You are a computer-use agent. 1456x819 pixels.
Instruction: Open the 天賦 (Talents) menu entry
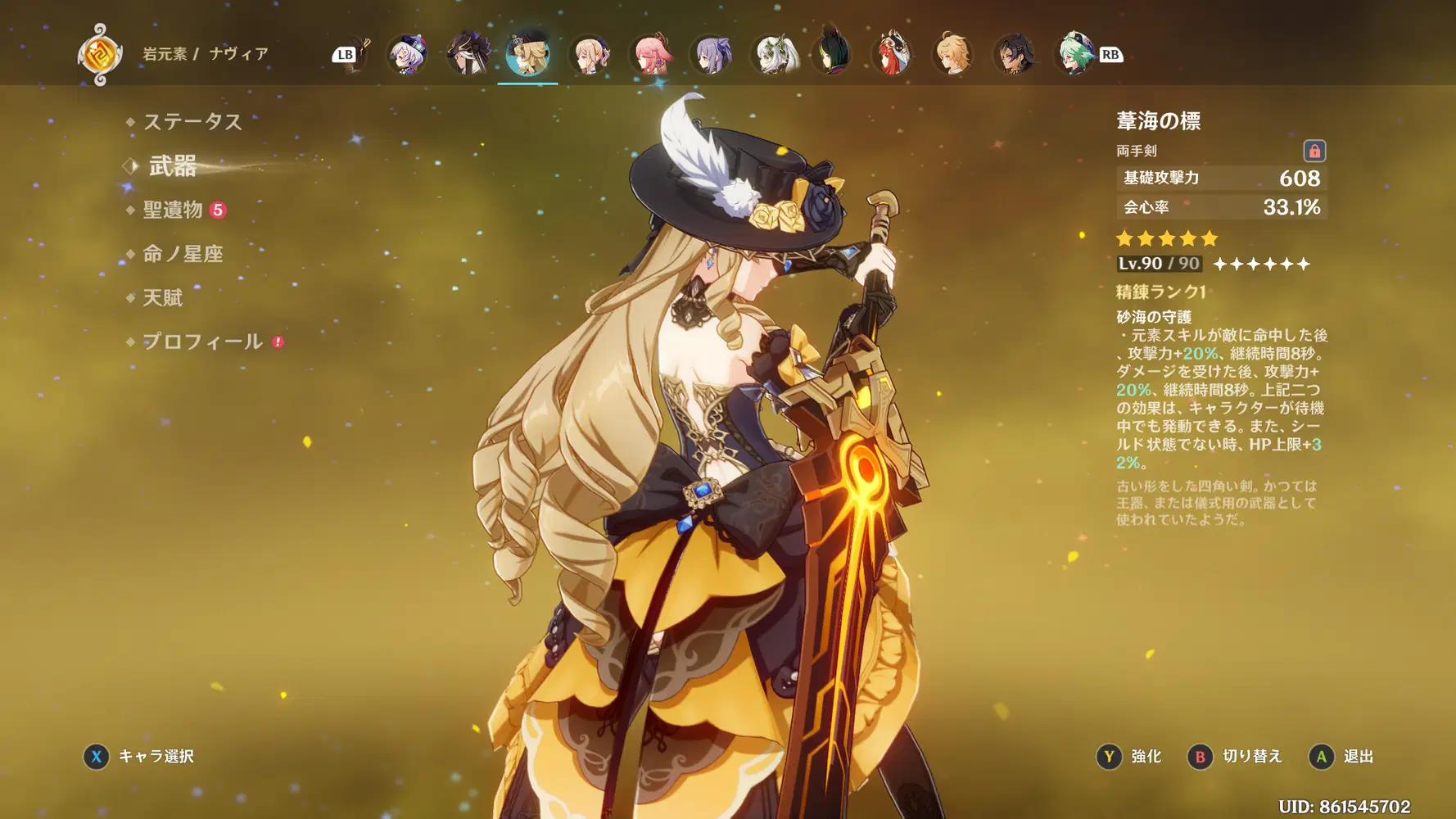(163, 298)
